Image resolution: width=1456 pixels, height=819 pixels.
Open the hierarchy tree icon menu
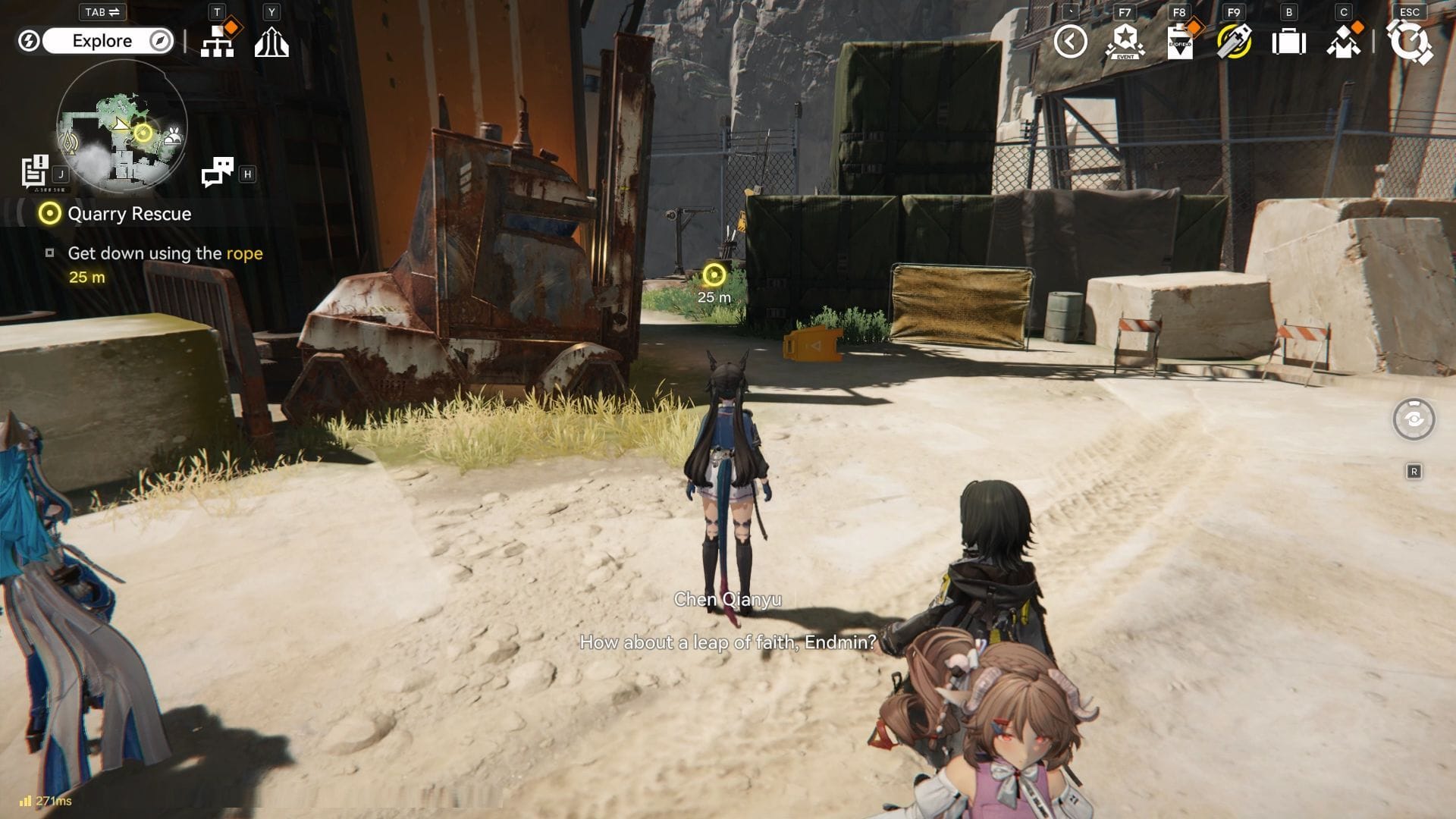[218, 42]
